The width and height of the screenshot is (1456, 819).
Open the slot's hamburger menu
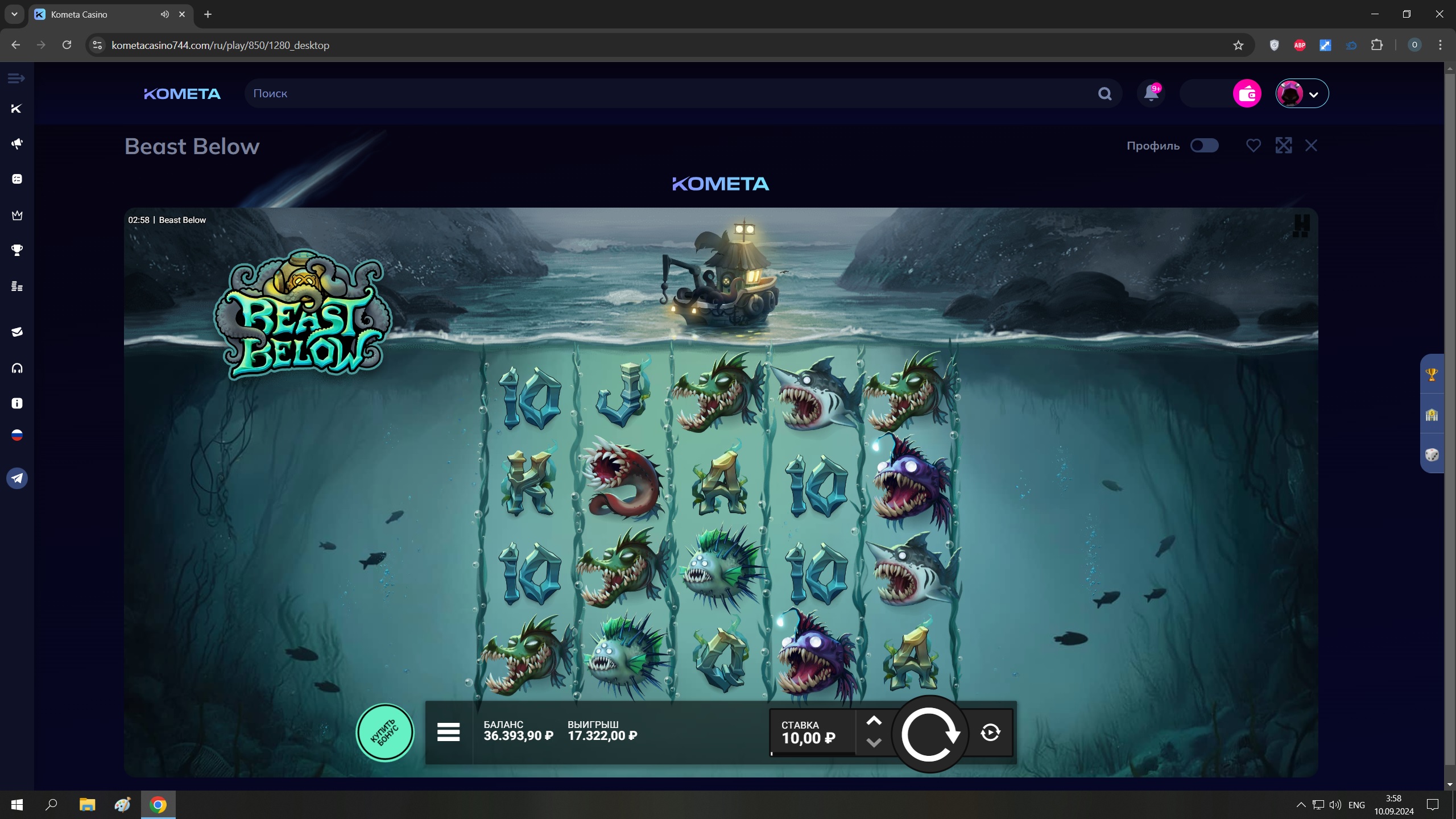tap(448, 732)
